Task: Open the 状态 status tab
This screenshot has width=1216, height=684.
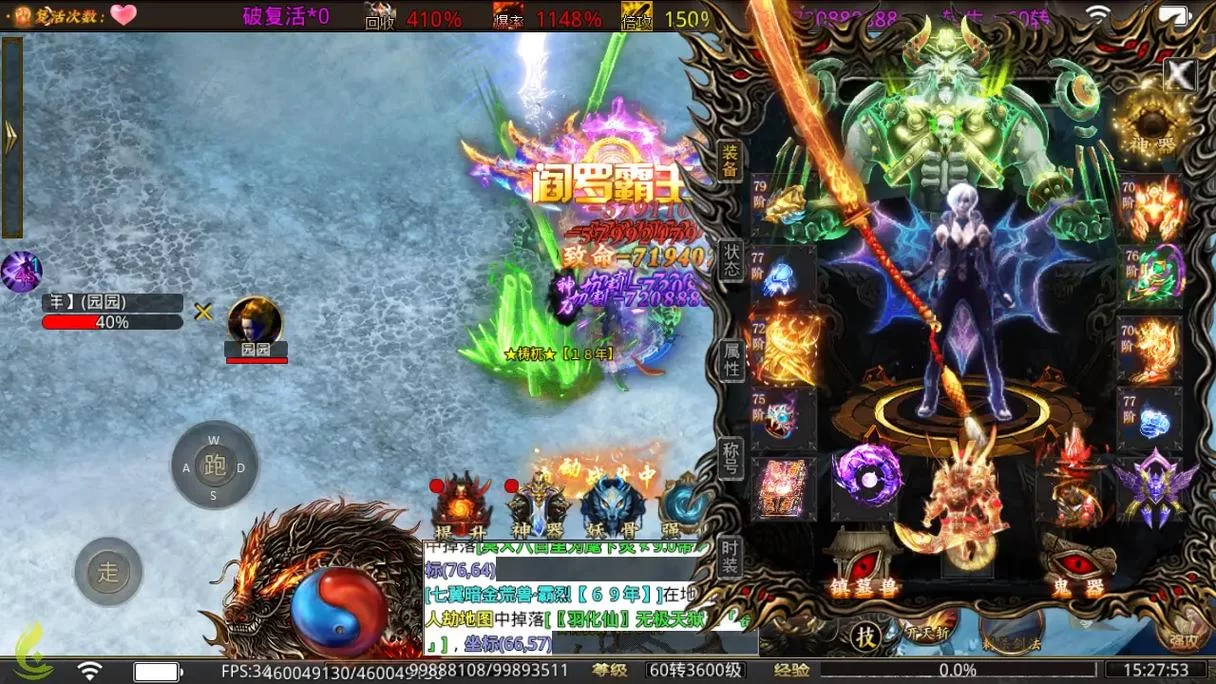Action: point(732,261)
